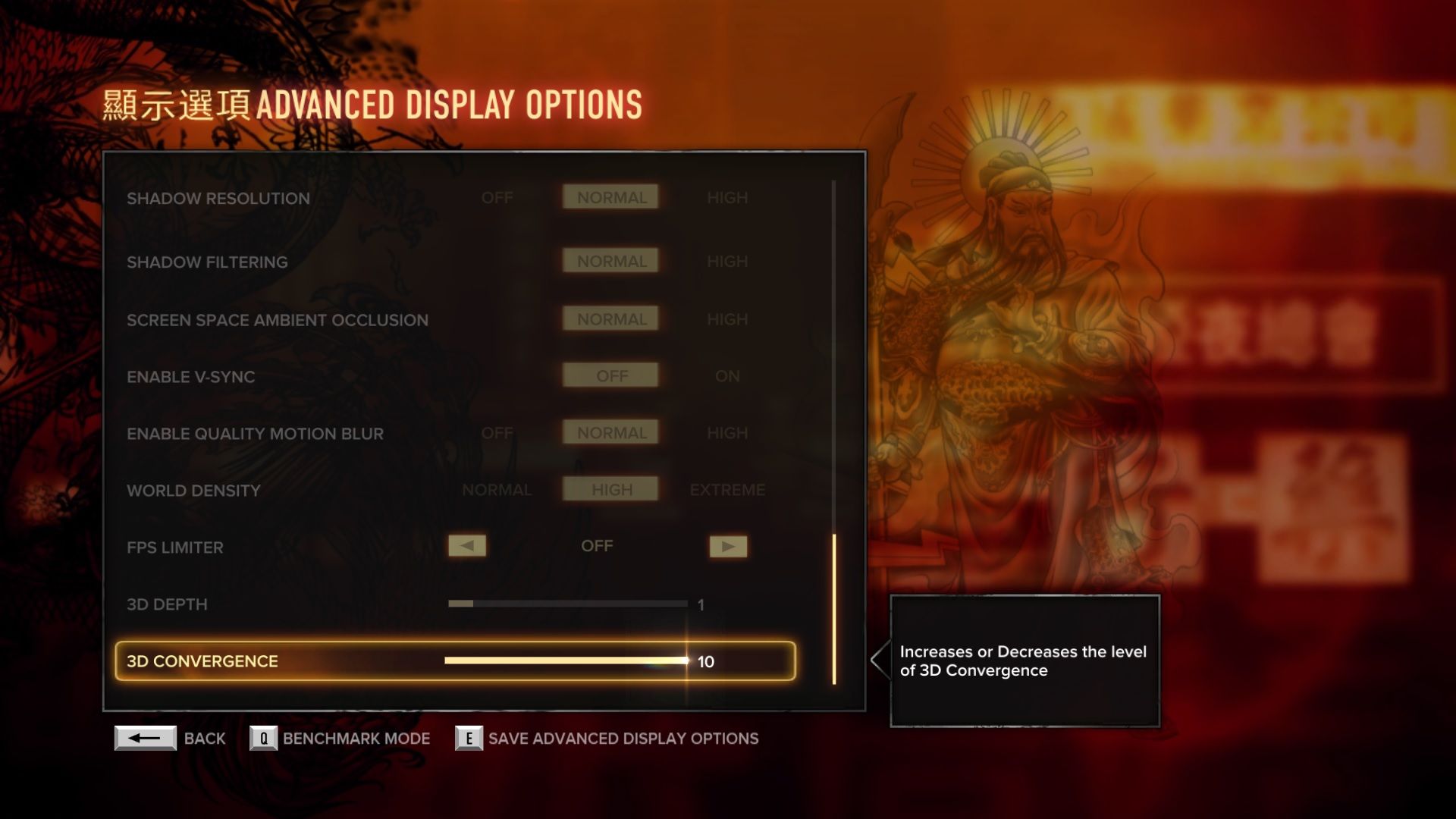Viewport: 1456px width, 819px height.
Task: Select Off for Enable V-Sync
Action: tap(610, 376)
